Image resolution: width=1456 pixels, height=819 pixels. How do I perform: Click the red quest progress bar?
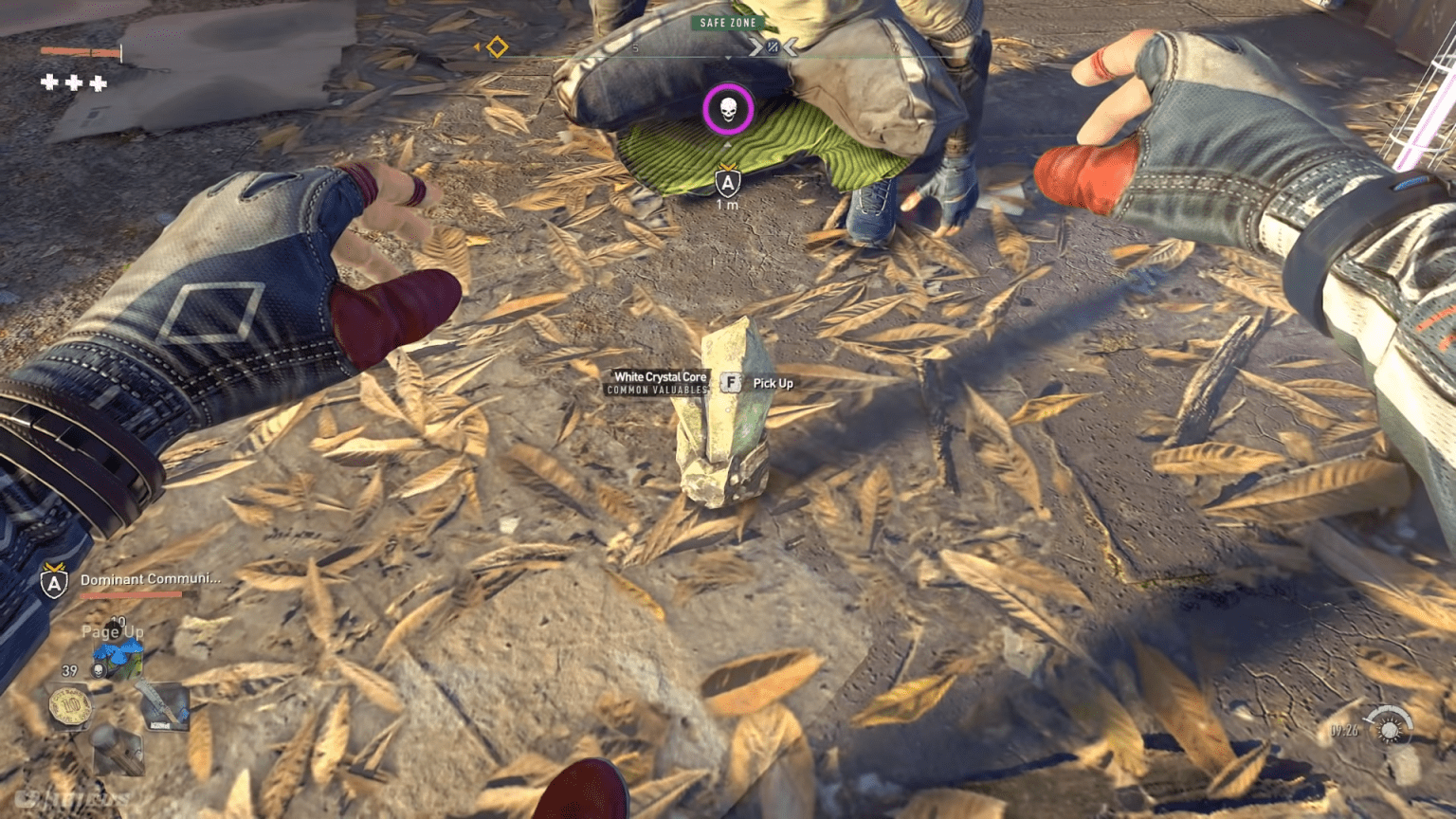point(130,593)
